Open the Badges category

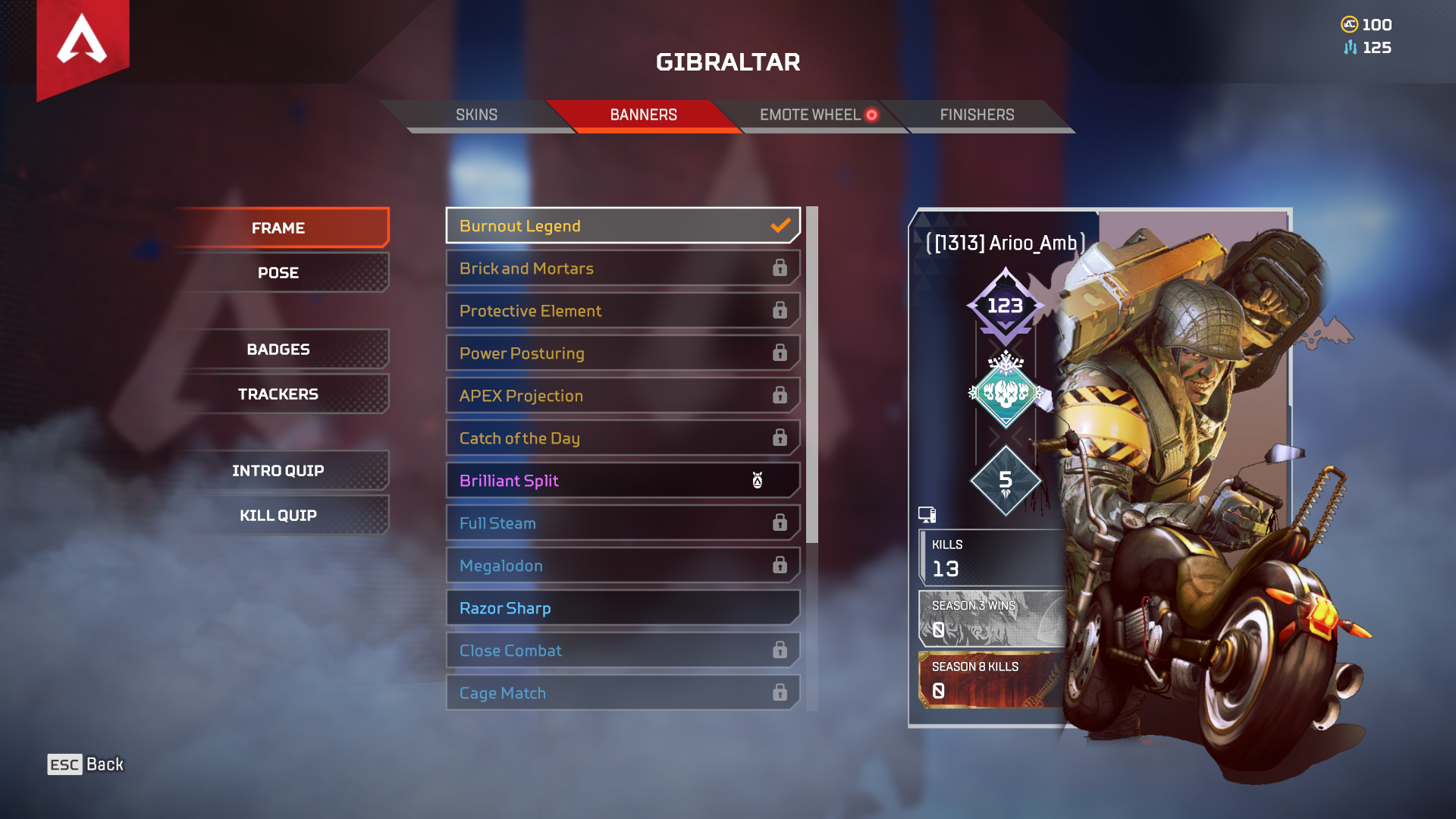click(x=278, y=349)
